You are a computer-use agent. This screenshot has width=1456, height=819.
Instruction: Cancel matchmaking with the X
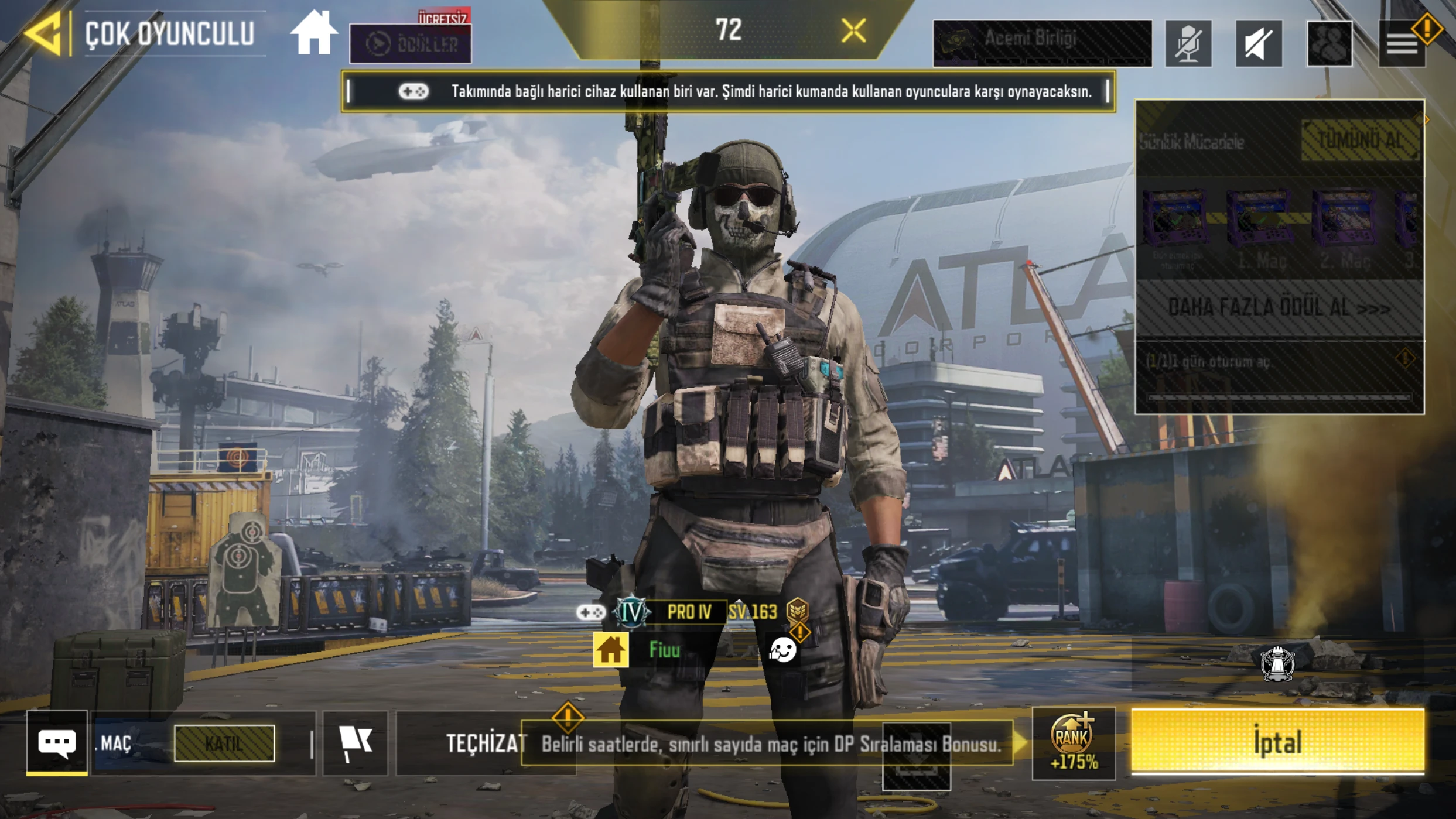[853, 30]
